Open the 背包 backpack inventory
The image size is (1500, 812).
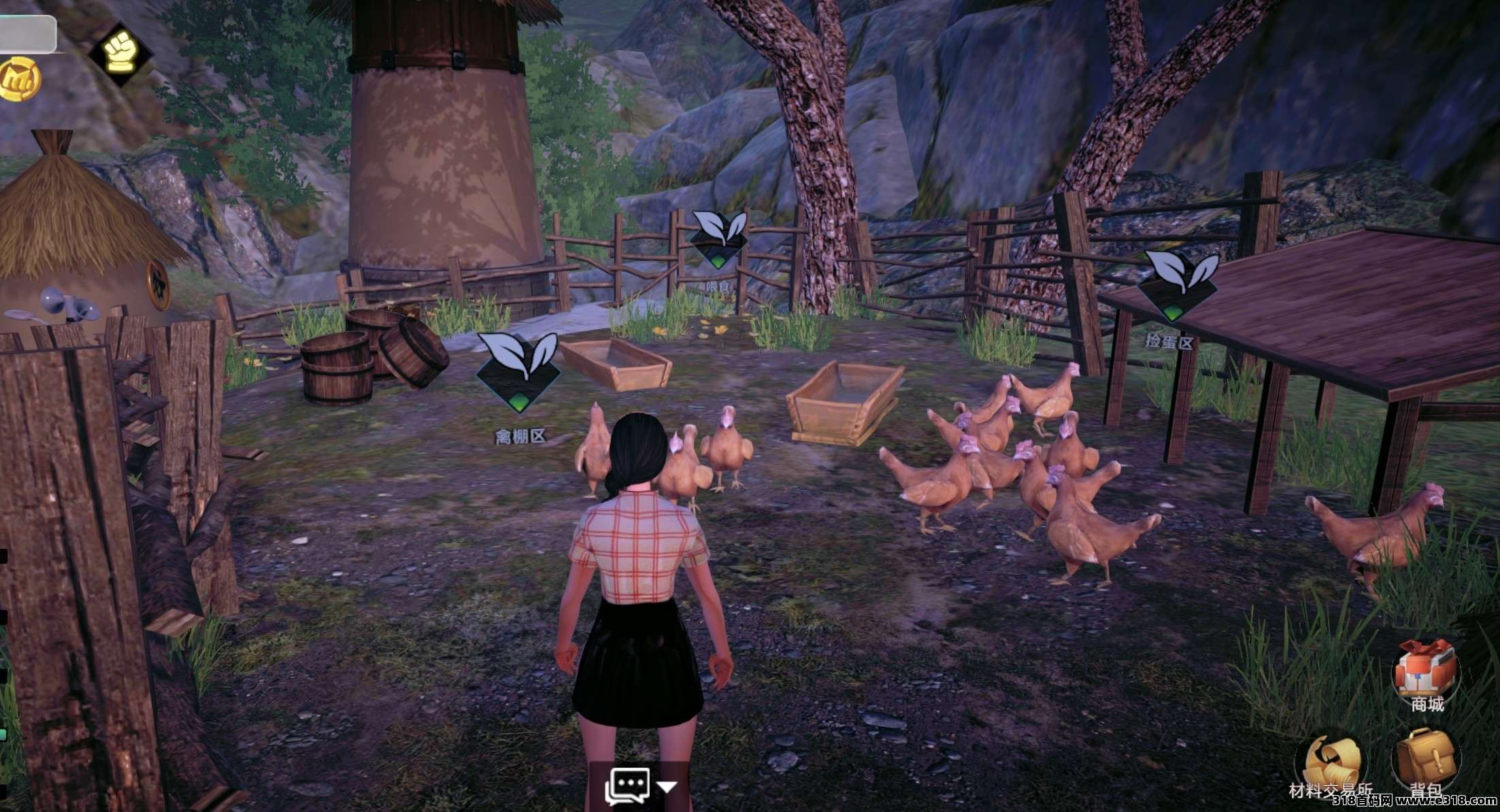click(1425, 760)
